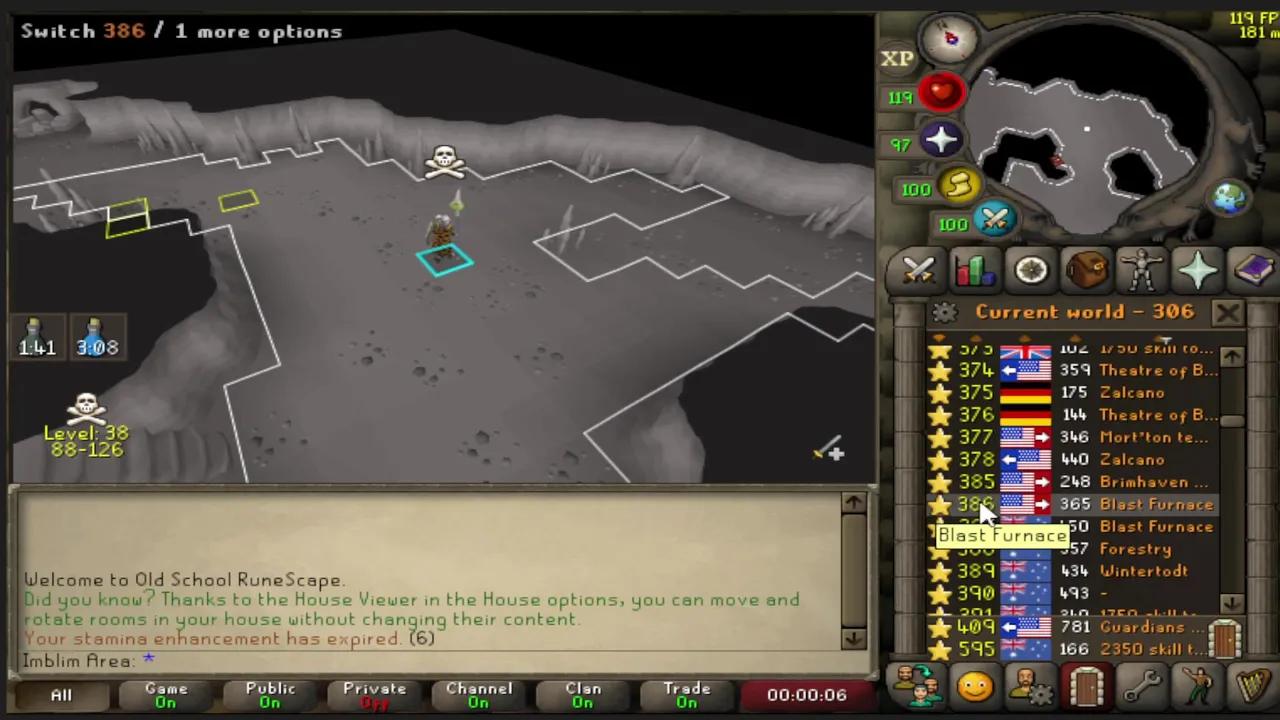Viewport: 1280px width, 720px height.
Task: Click the world map globe by the minimap
Action: (x=1228, y=198)
